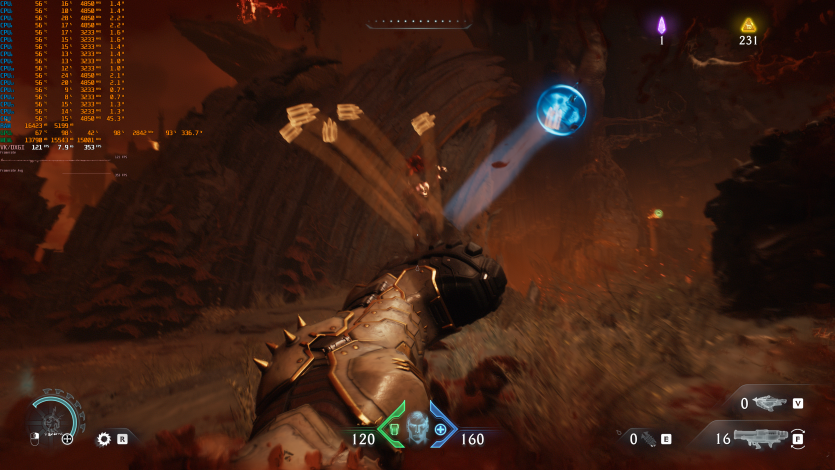The image size is (835, 470).
Task: Select the character portrait between health and shield
Action: [x=417, y=427]
